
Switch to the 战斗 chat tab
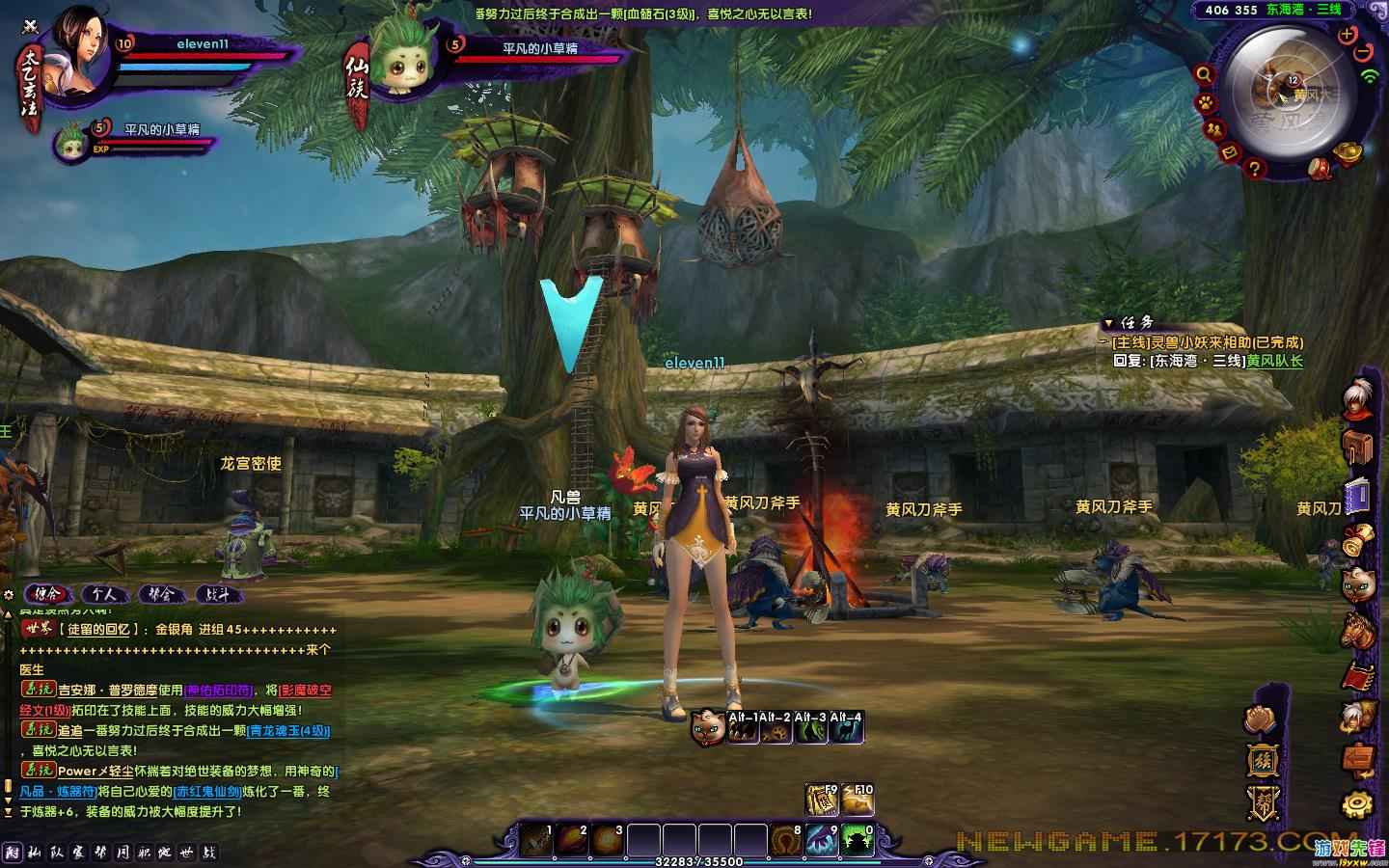point(218,594)
